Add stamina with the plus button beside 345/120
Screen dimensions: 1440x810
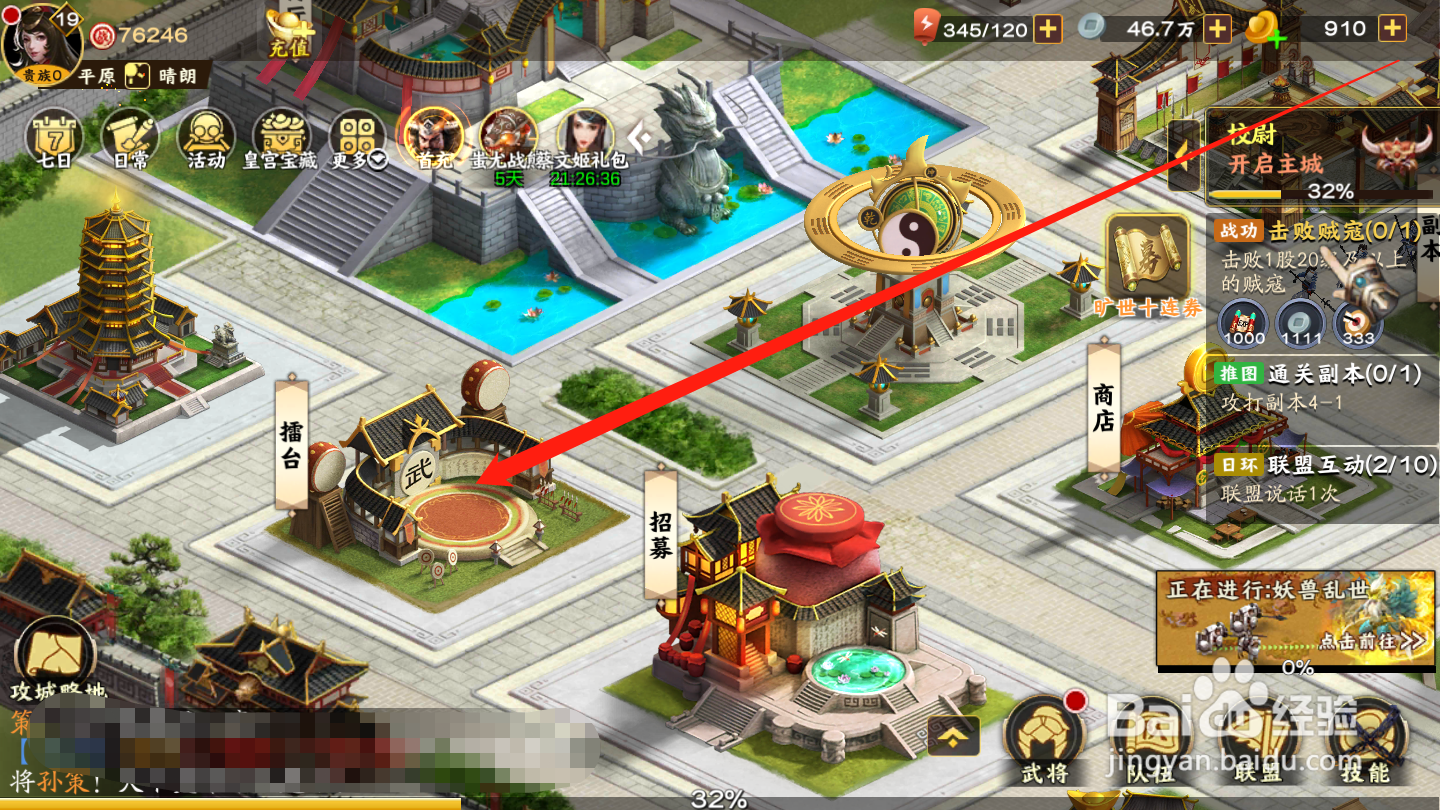point(1047,29)
